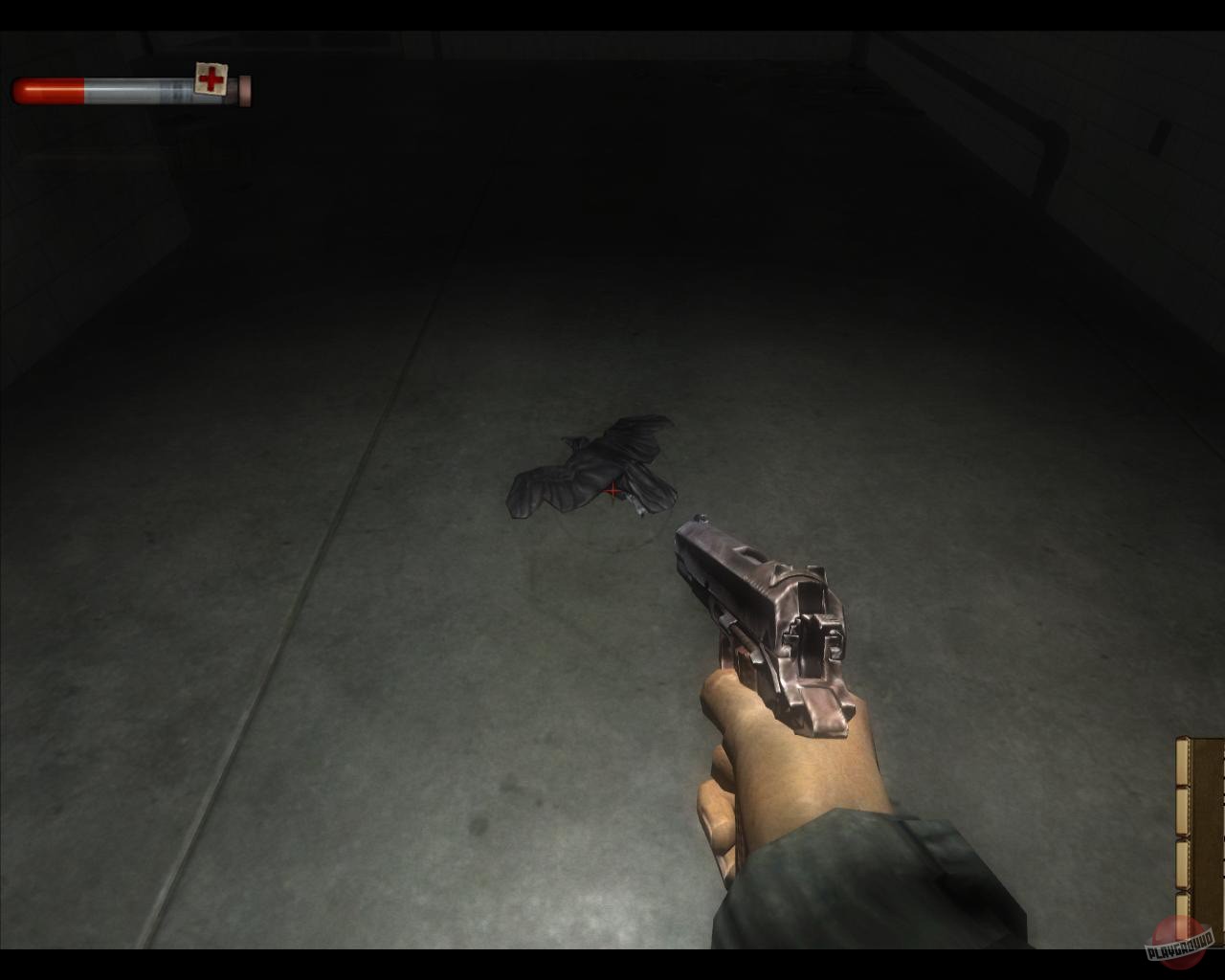Click the red crosshair reticle near screen center
This screenshot has width=1225, height=980.
point(612,491)
